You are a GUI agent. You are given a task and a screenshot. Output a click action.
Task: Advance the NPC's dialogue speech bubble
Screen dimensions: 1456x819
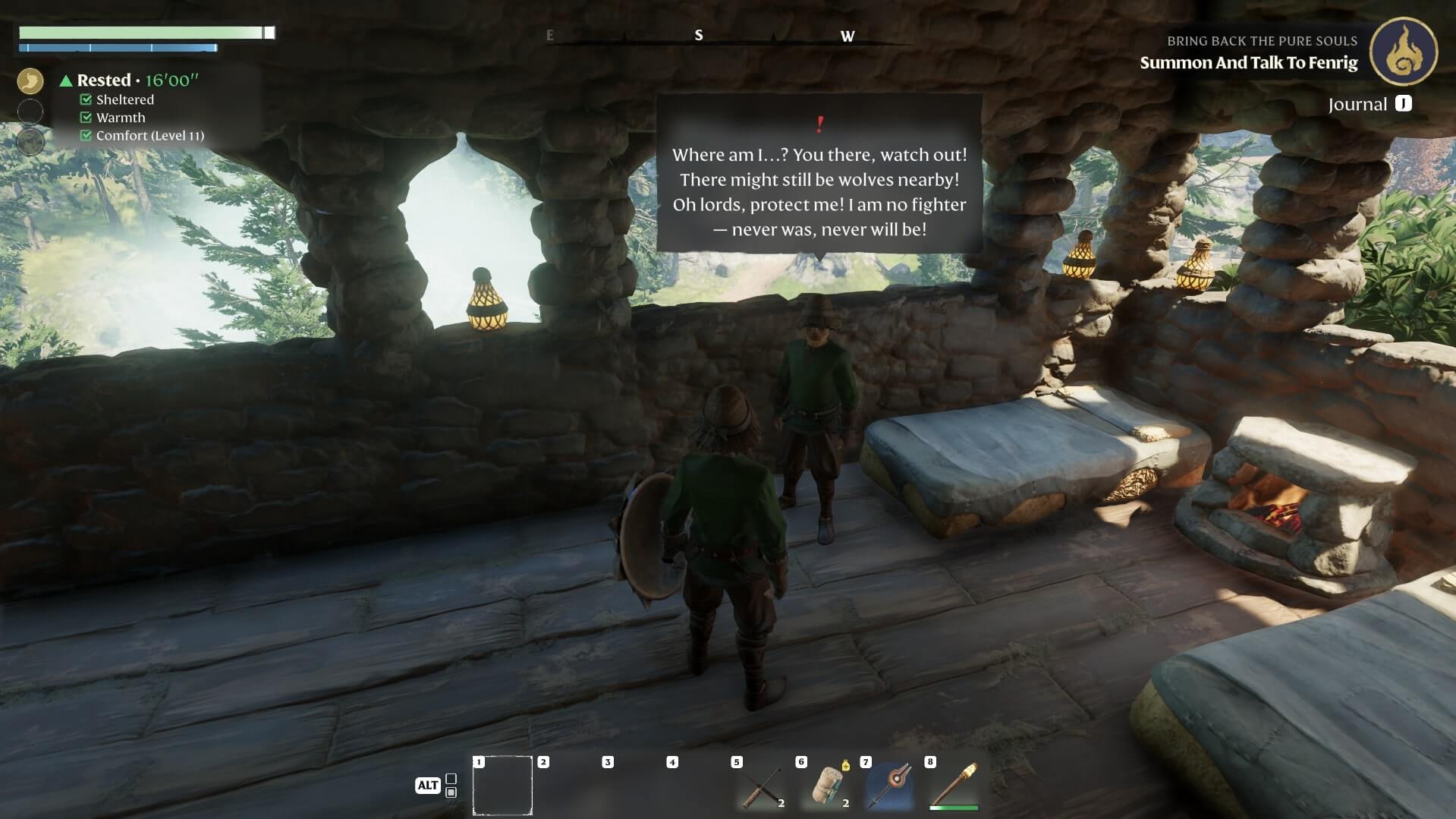pyautogui.click(x=819, y=178)
